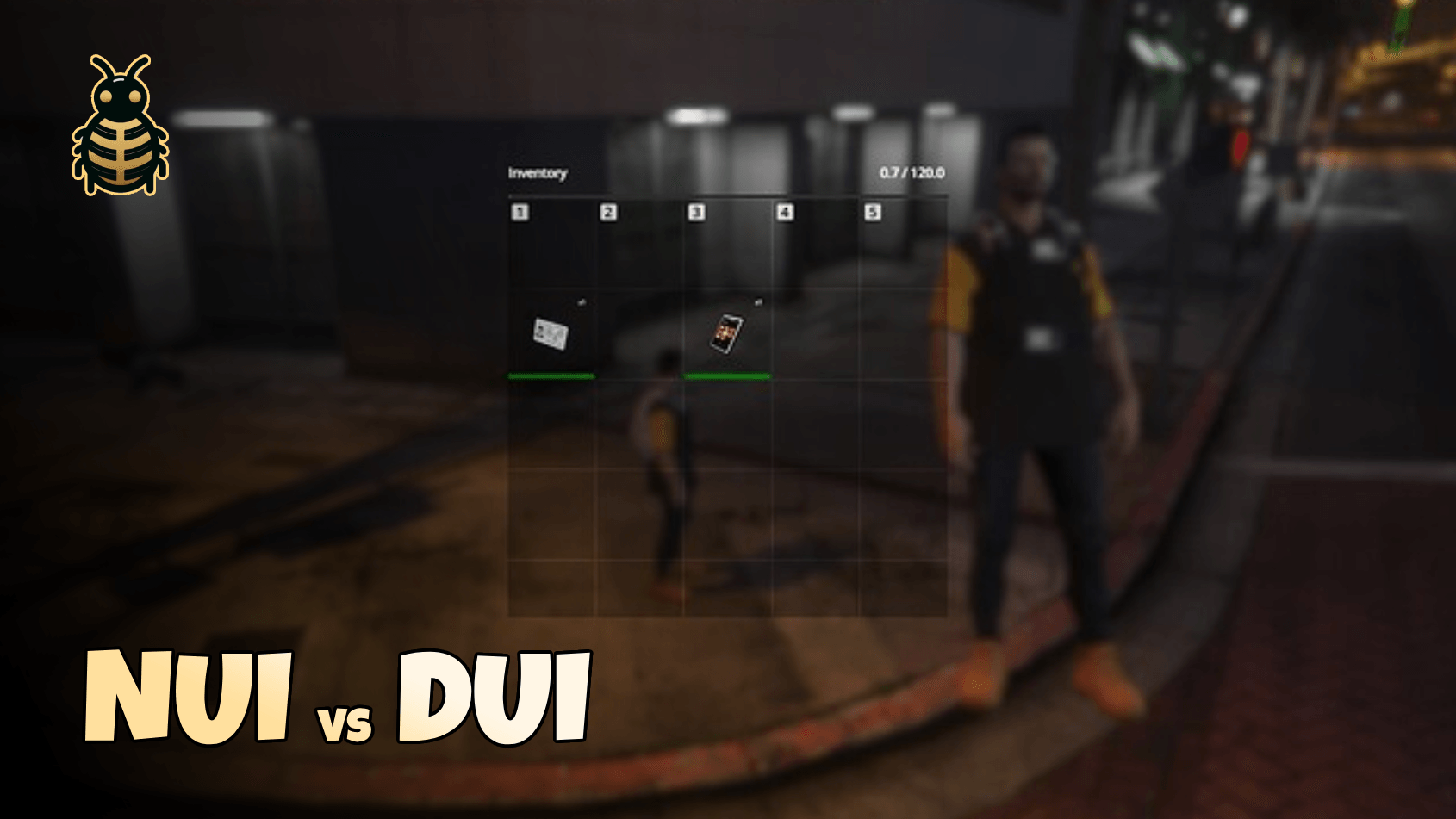
Task: Click the hotbar number 4 badge
Action: coord(786,211)
